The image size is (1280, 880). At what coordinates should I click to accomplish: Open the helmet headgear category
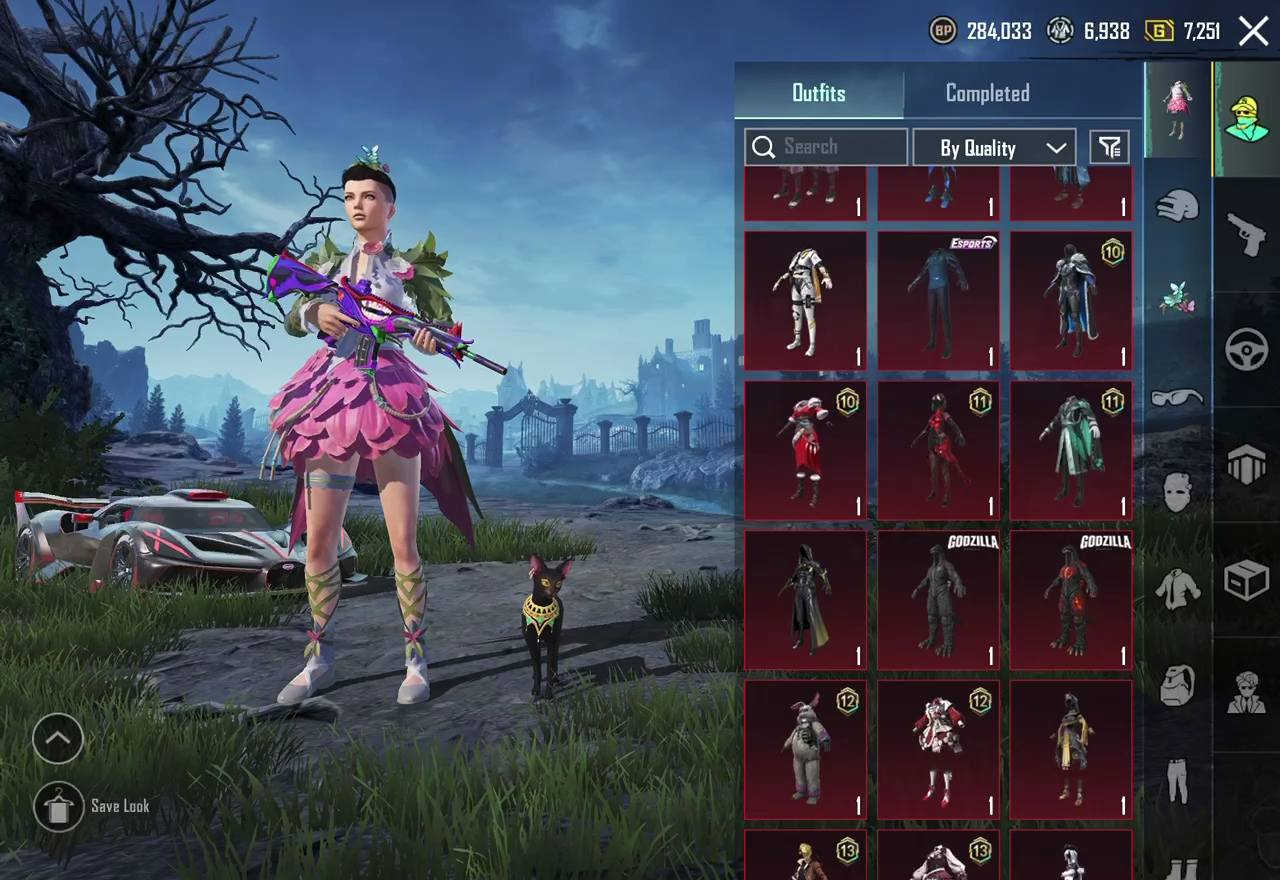tap(1177, 205)
